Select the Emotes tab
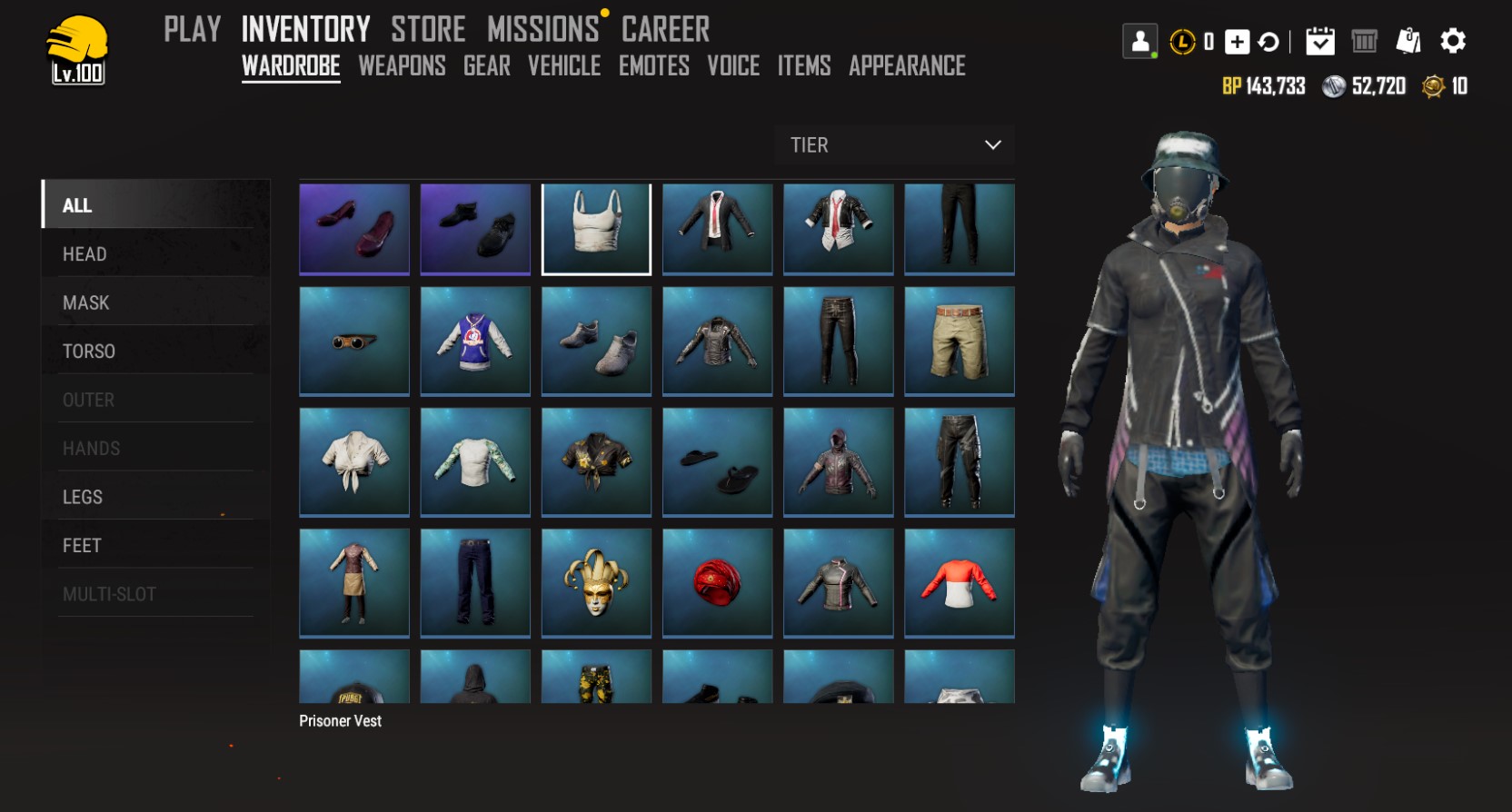 pyautogui.click(x=653, y=66)
